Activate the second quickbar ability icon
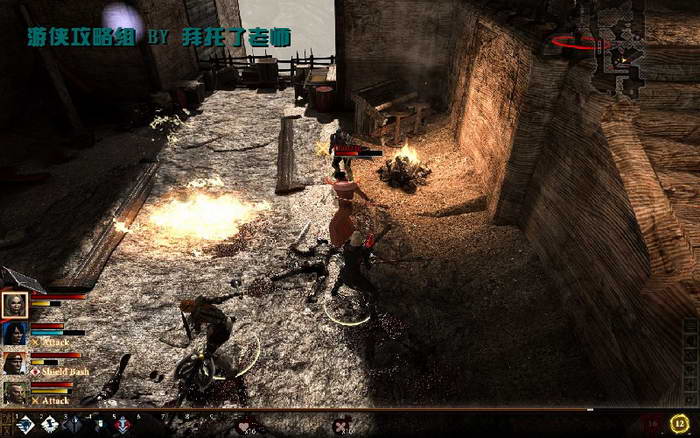This screenshot has height=438, width=700. (49, 425)
